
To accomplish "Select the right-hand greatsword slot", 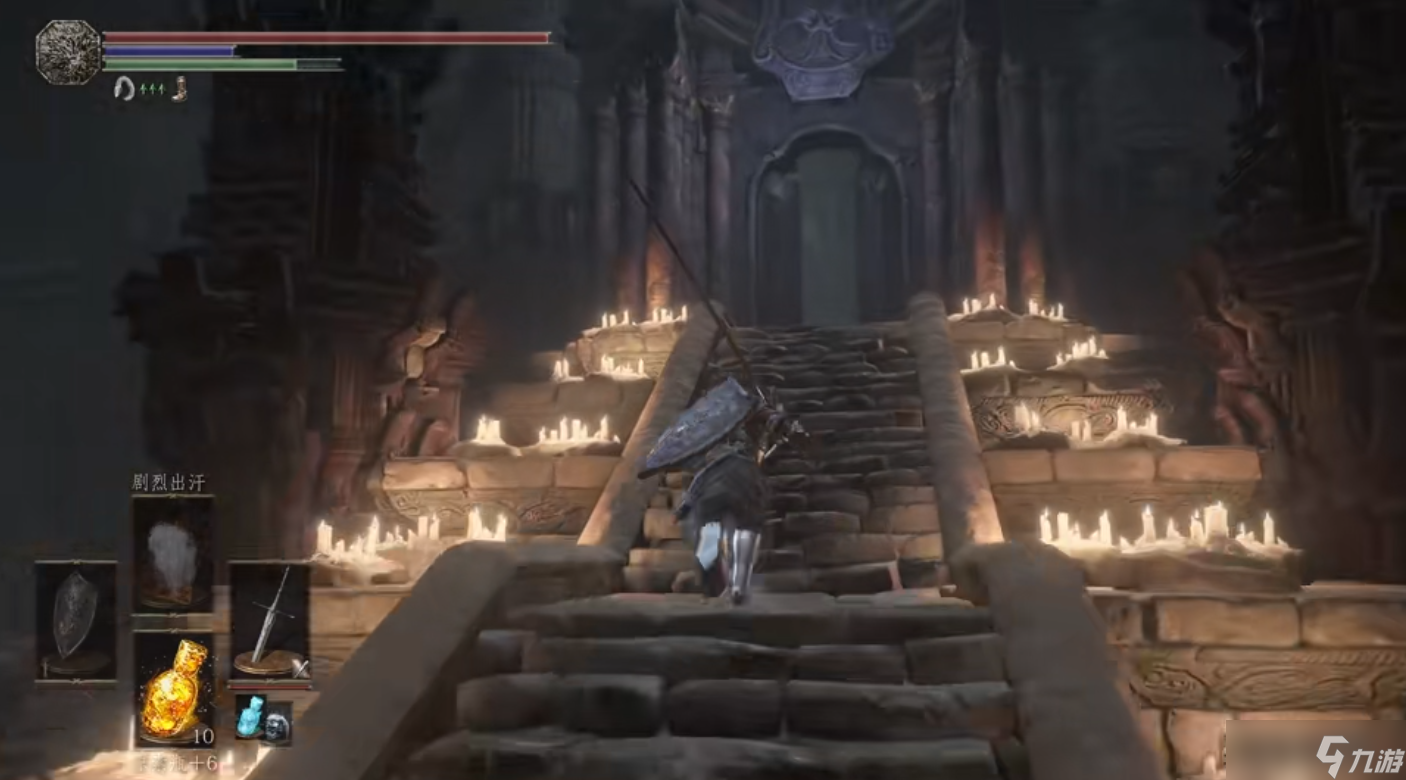I will point(268,621).
